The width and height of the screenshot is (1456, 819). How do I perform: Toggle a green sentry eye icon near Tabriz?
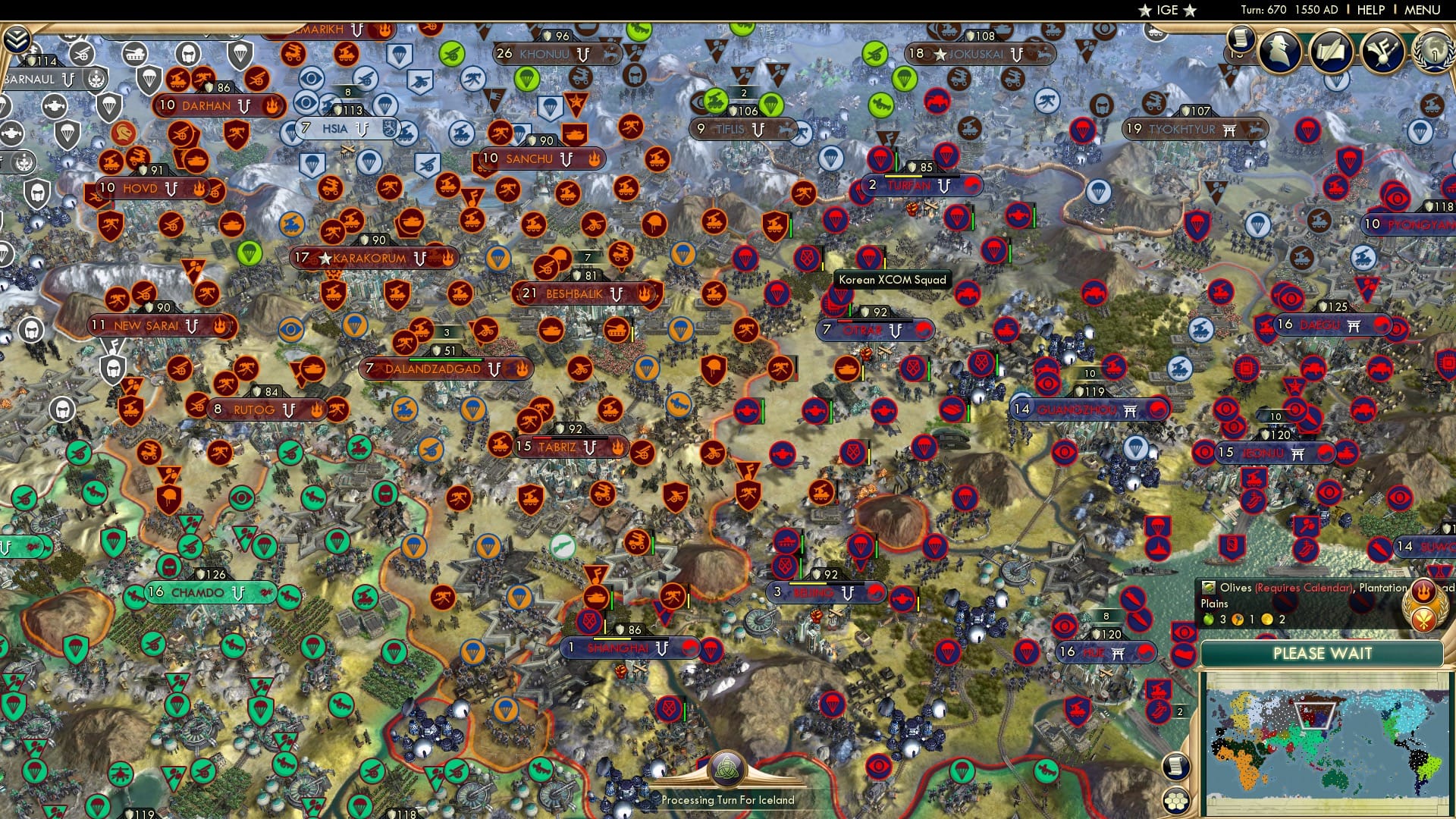pos(241,497)
